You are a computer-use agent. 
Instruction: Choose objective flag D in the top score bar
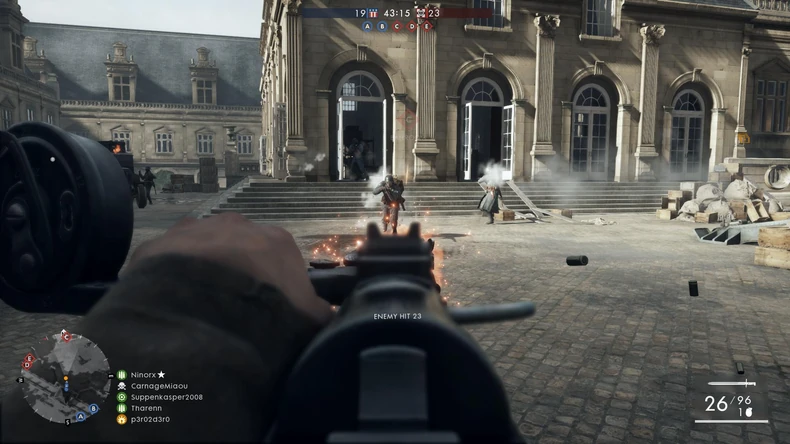pyautogui.click(x=412, y=26)
